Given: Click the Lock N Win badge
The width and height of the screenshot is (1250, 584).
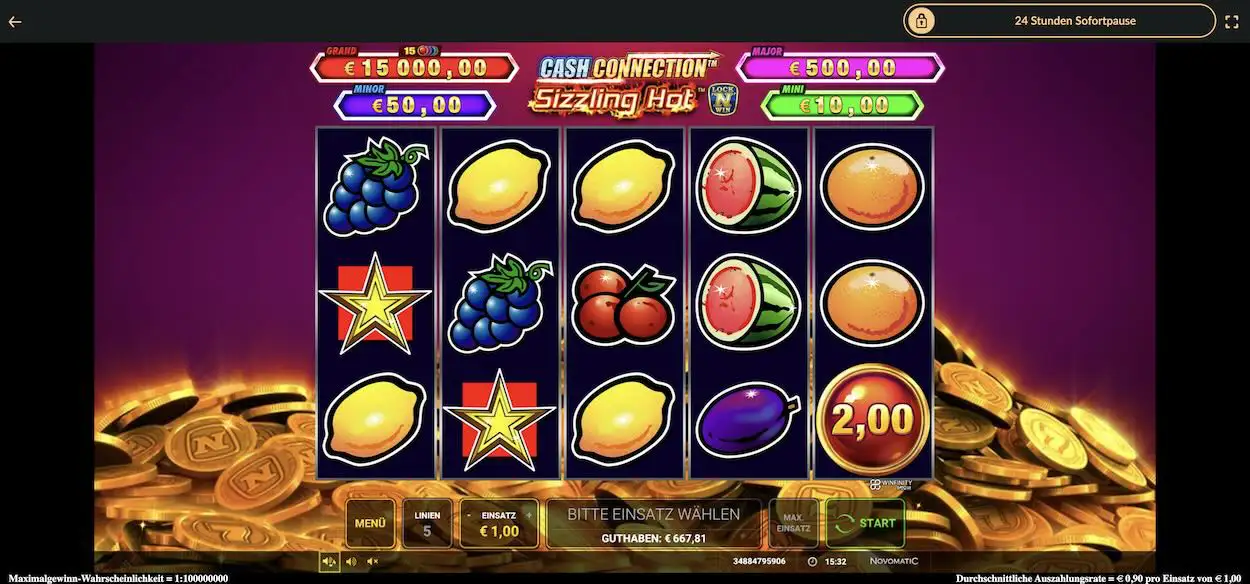Looking at the screenshot, I should pos(720,98).
